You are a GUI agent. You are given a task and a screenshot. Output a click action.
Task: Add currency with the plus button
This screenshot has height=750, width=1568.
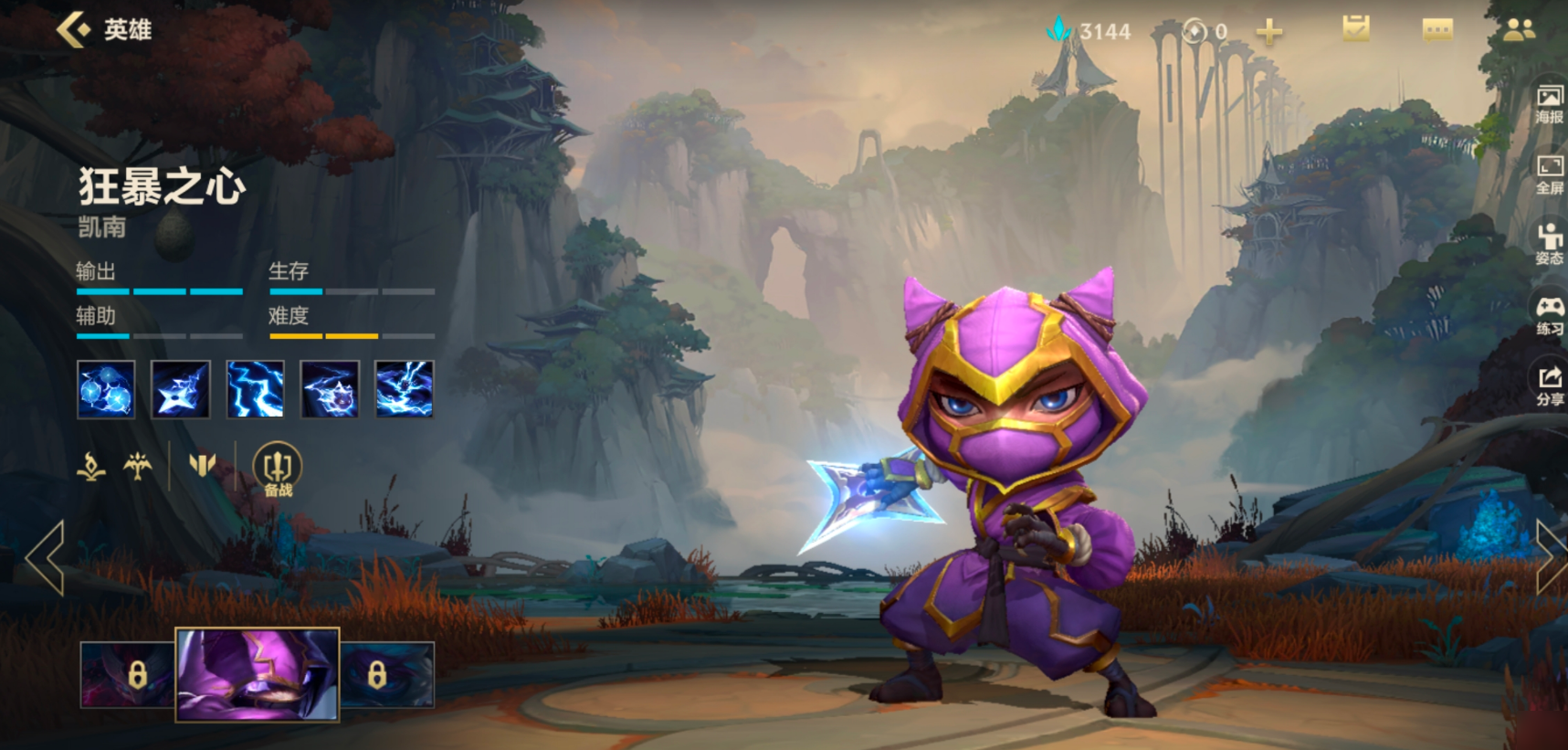point(1268,33)
